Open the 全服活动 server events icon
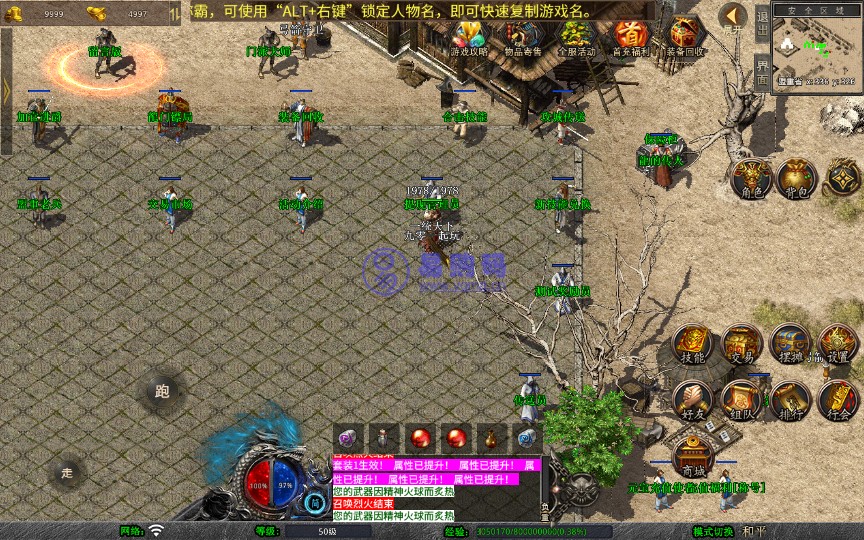 pyautogui.click(x=576, y=38)
